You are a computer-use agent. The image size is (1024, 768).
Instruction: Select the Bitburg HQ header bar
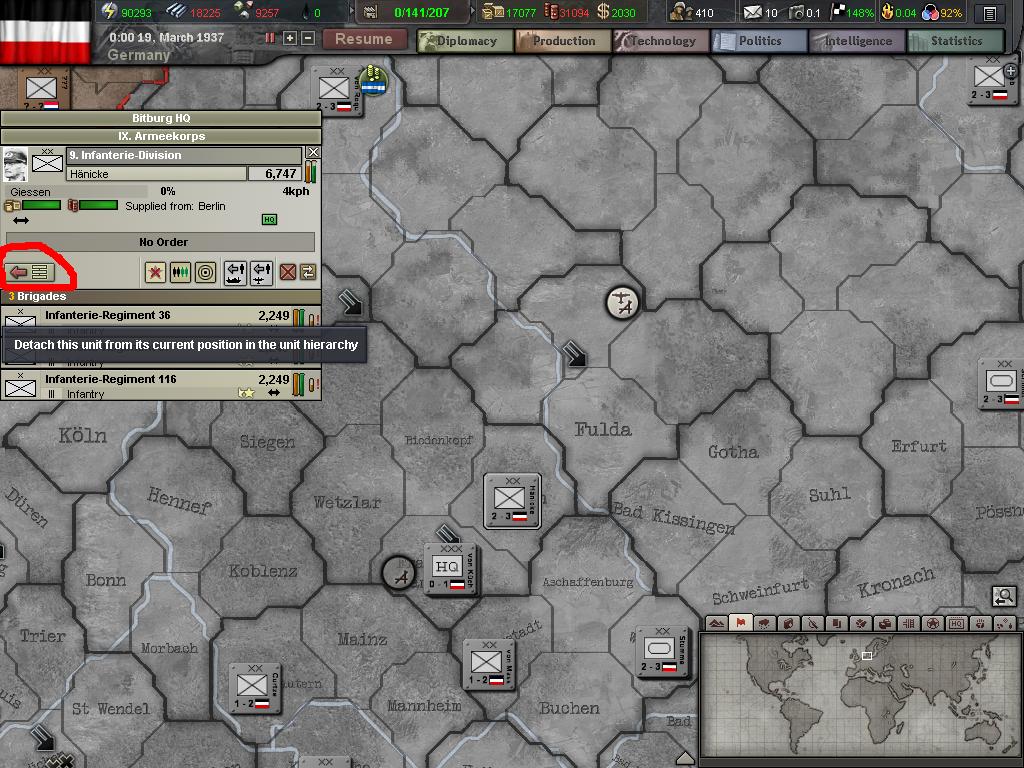161,118
